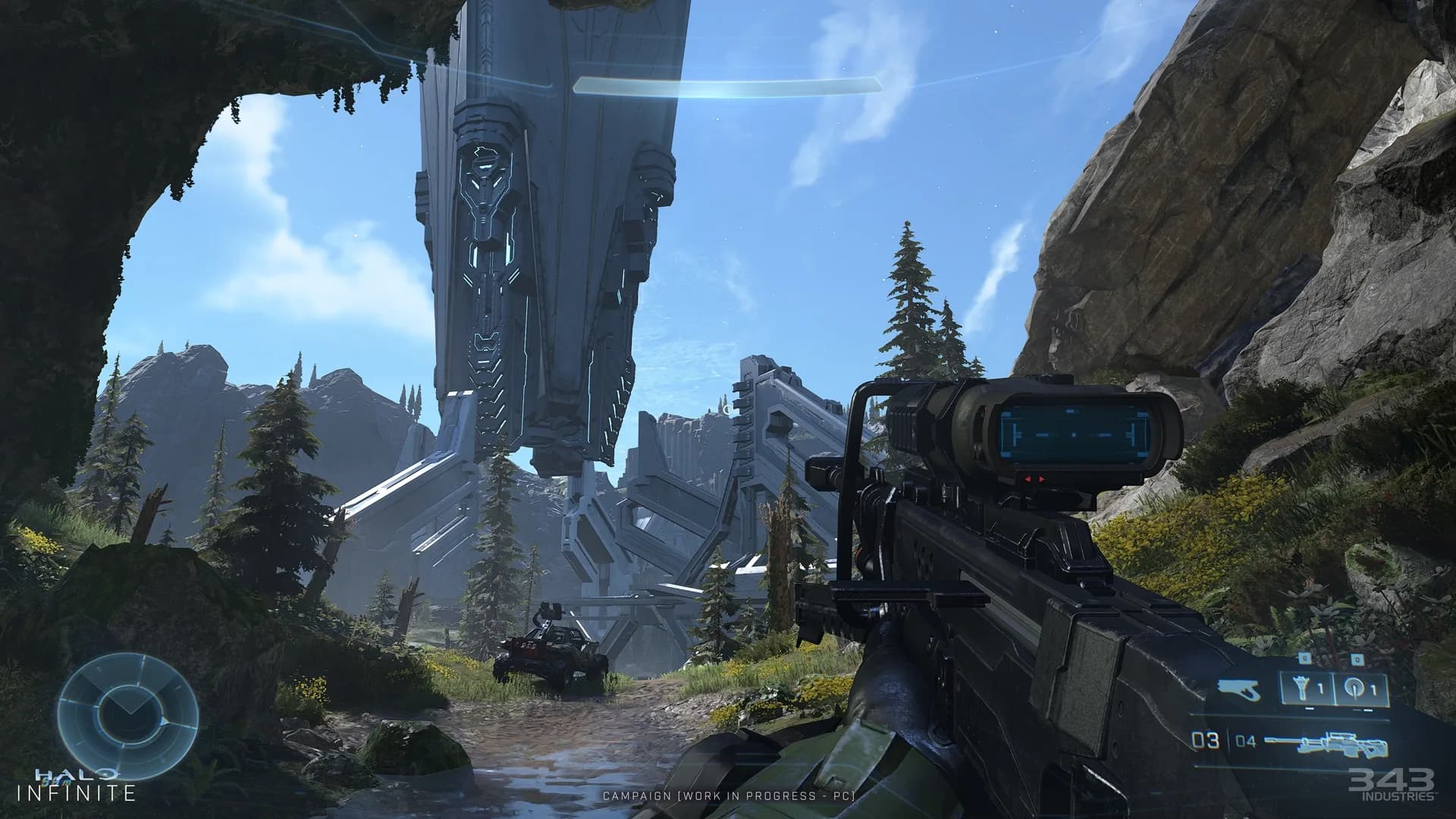
Task: Select the holstered pistol icon in the HUD
Action: 1238,689
